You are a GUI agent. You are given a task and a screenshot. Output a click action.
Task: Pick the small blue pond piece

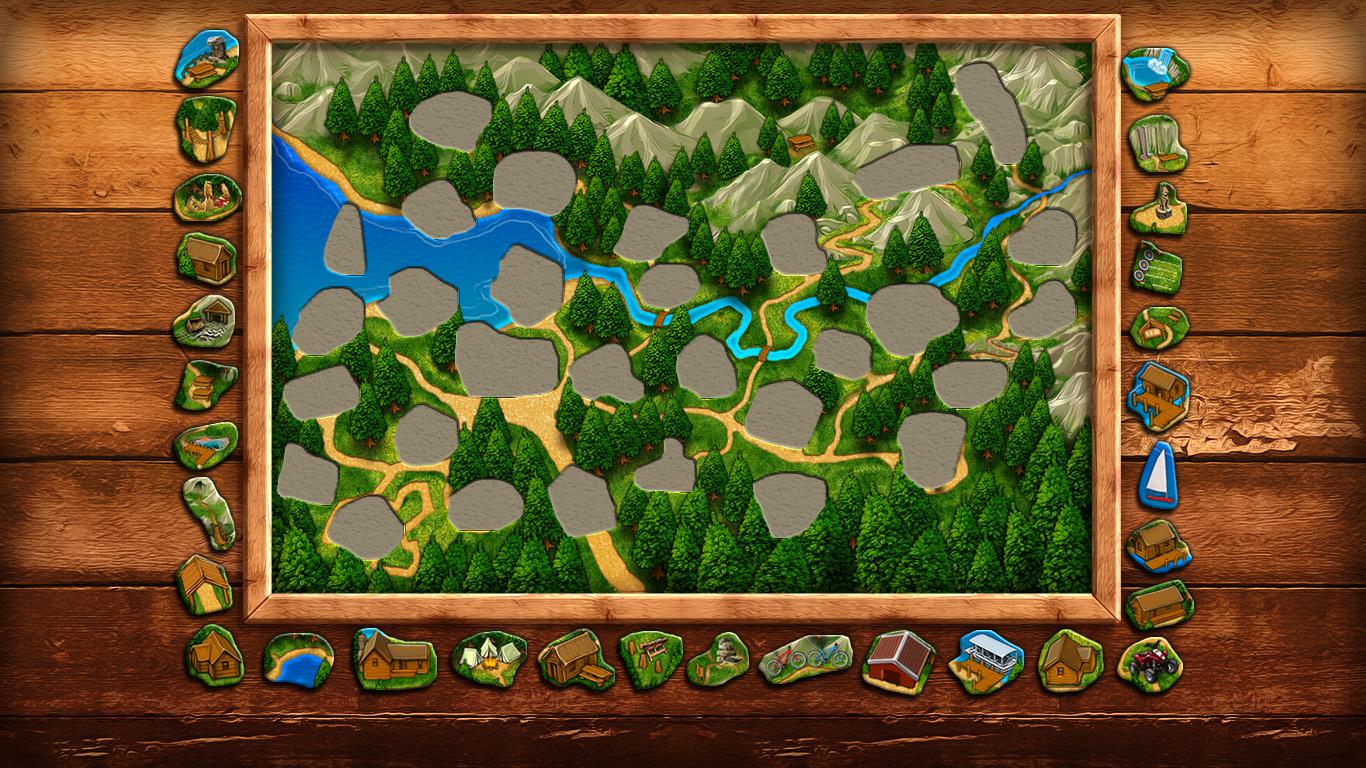(298, 660)
